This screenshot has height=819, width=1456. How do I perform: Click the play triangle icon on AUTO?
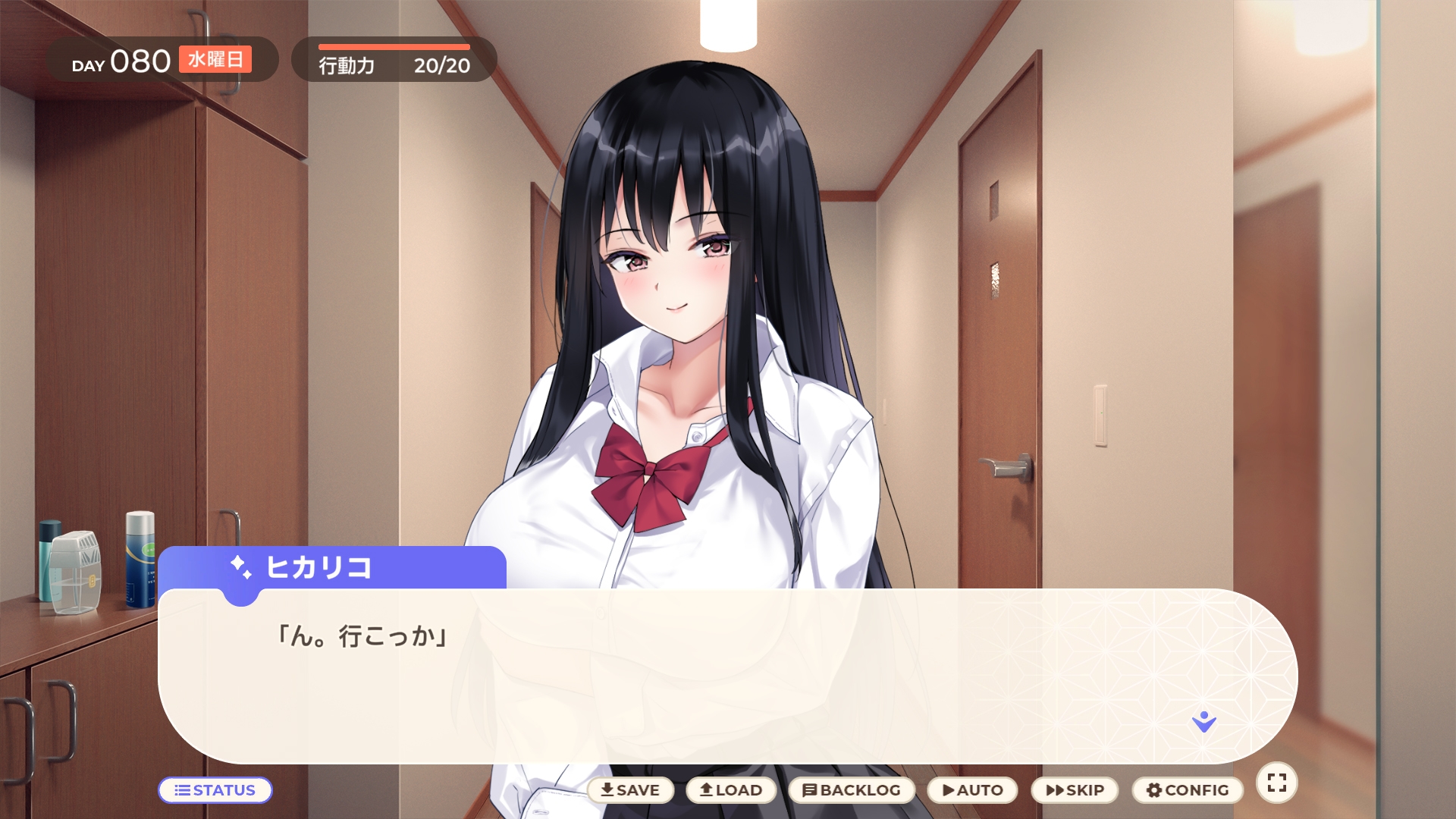point(949,790)
